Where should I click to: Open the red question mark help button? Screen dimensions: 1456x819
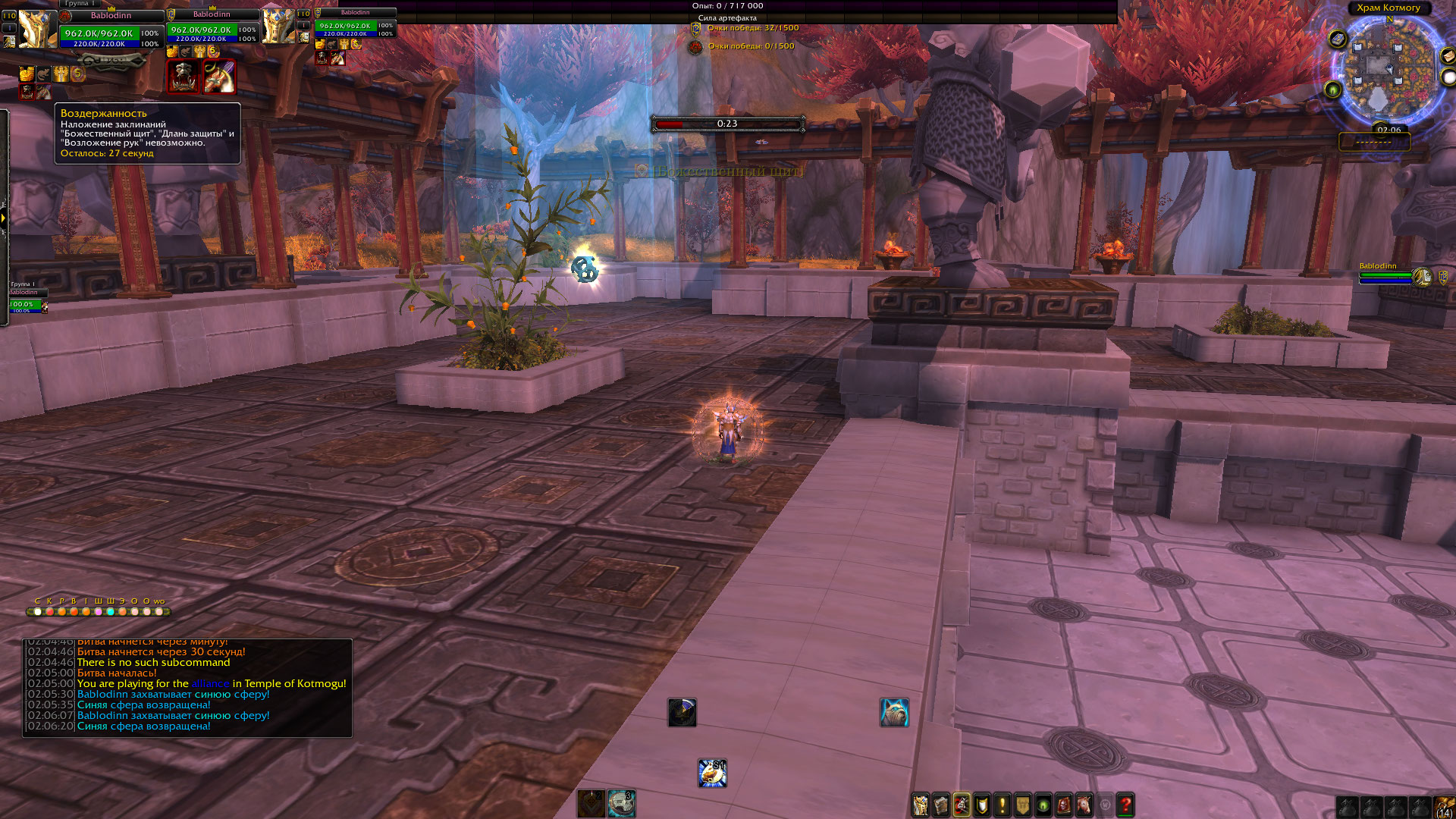pyautogui.click(x=1125, y=805)
